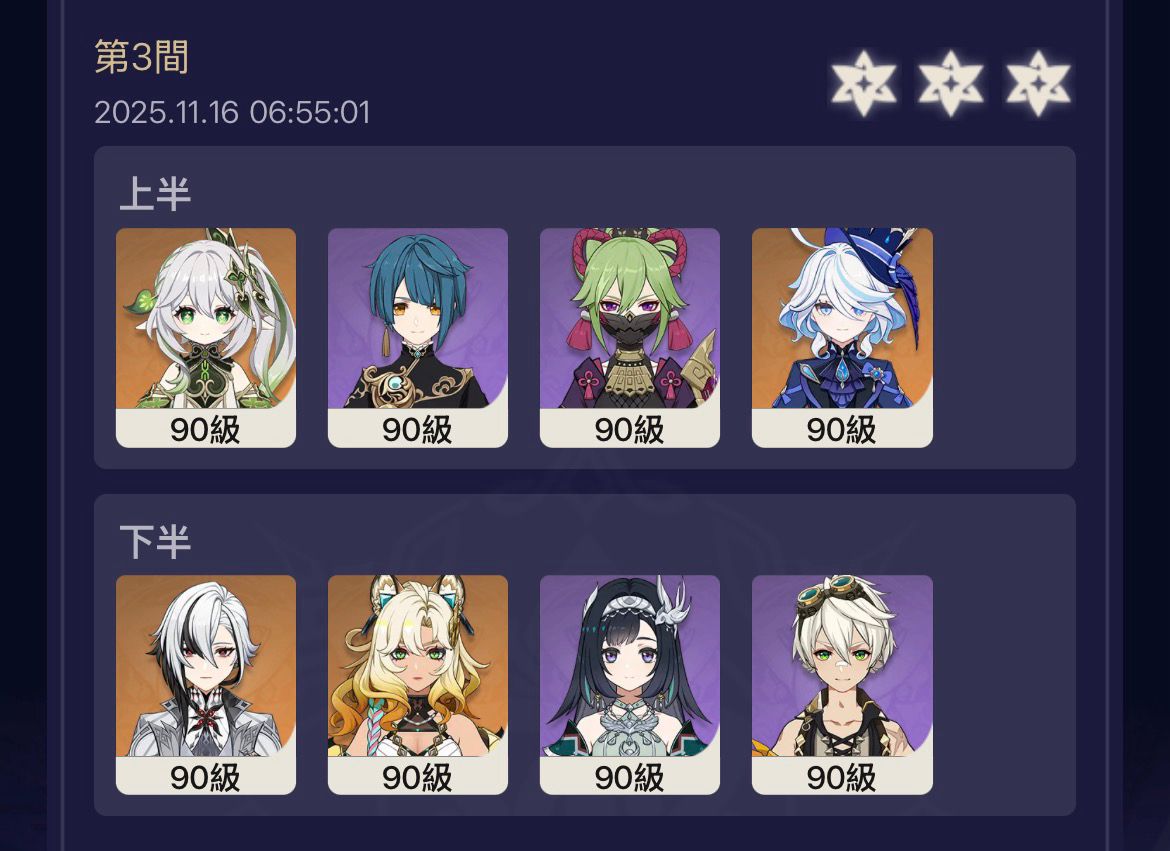The height and width of the screenshot is (851, 1170).
Task: Choose the Xingqiu portrait card
Action: pos(418,337)
